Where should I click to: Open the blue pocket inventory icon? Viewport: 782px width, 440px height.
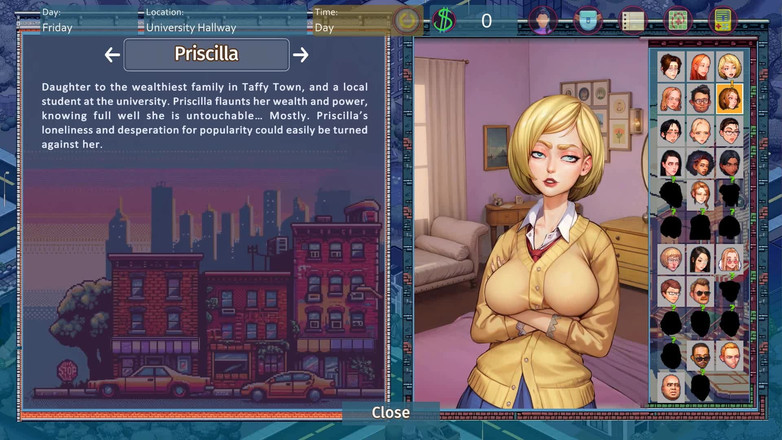point(588,20)
